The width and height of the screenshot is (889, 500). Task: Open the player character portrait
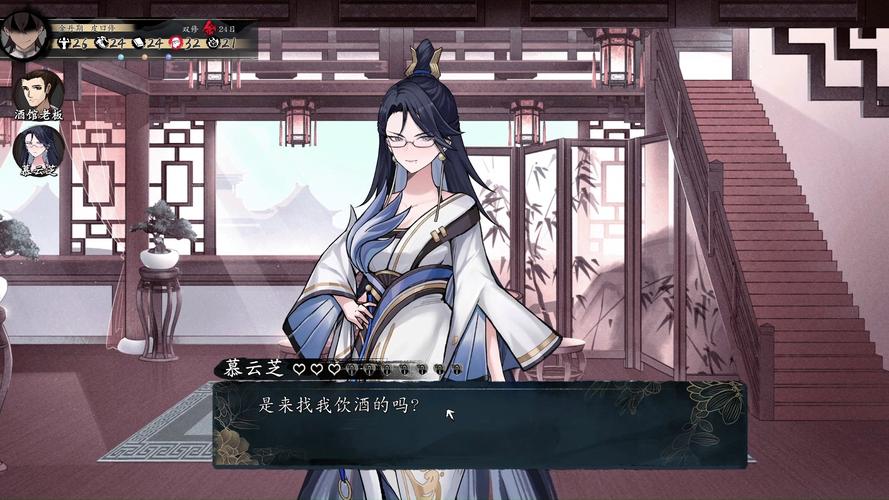click(27, 32)
